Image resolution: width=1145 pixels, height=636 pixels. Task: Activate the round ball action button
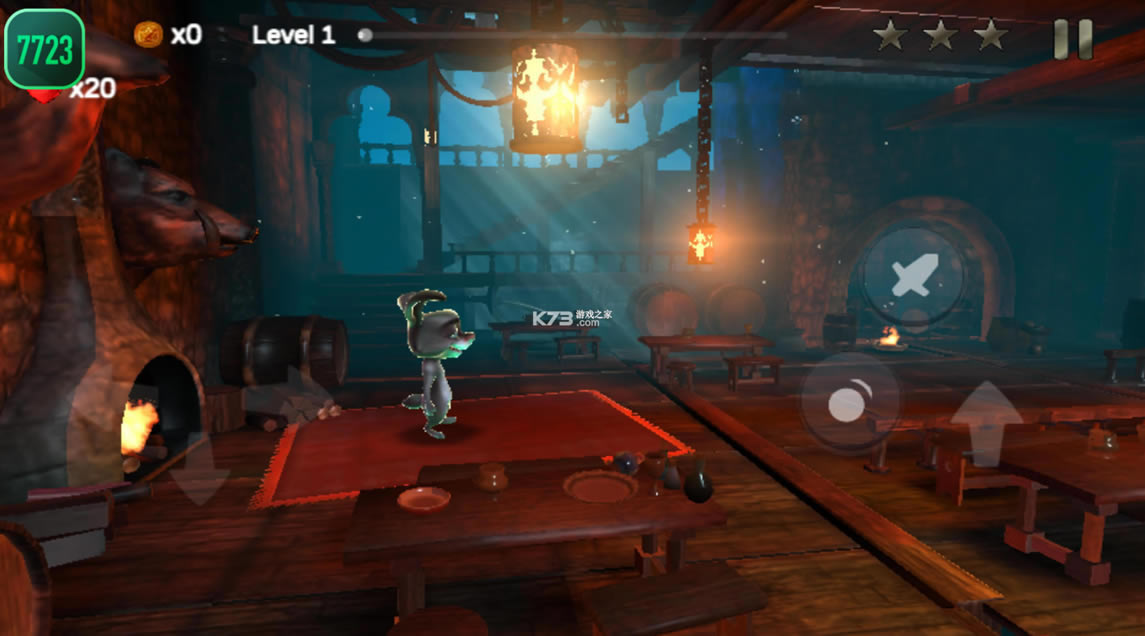850,402
